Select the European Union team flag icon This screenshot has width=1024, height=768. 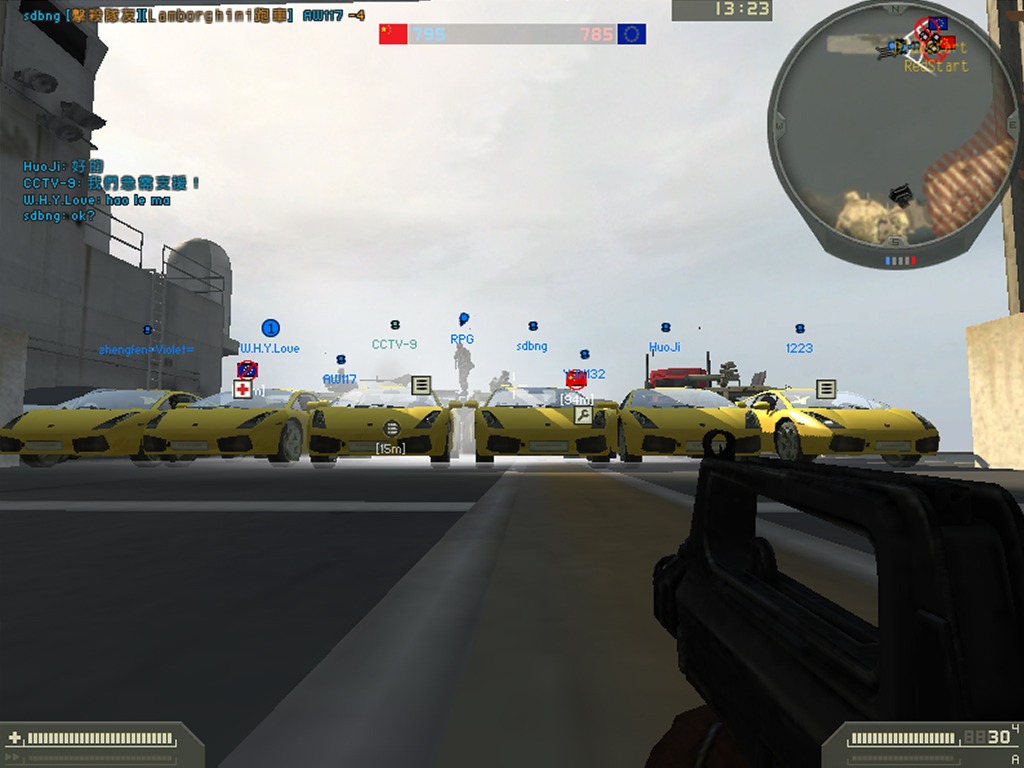pos(632,34)
